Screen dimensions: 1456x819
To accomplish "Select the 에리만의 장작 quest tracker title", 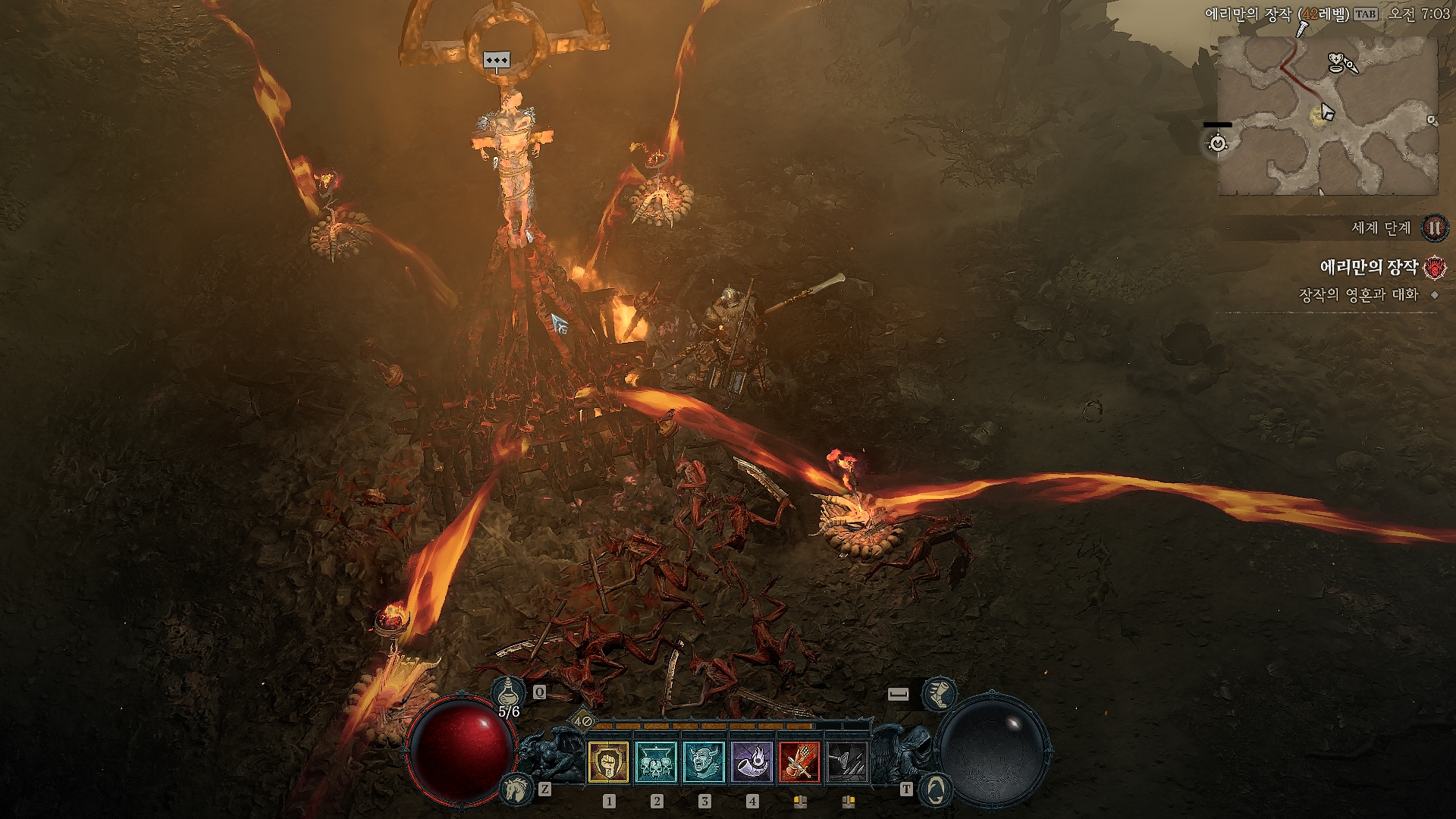I will click(x=1369, y=267).
